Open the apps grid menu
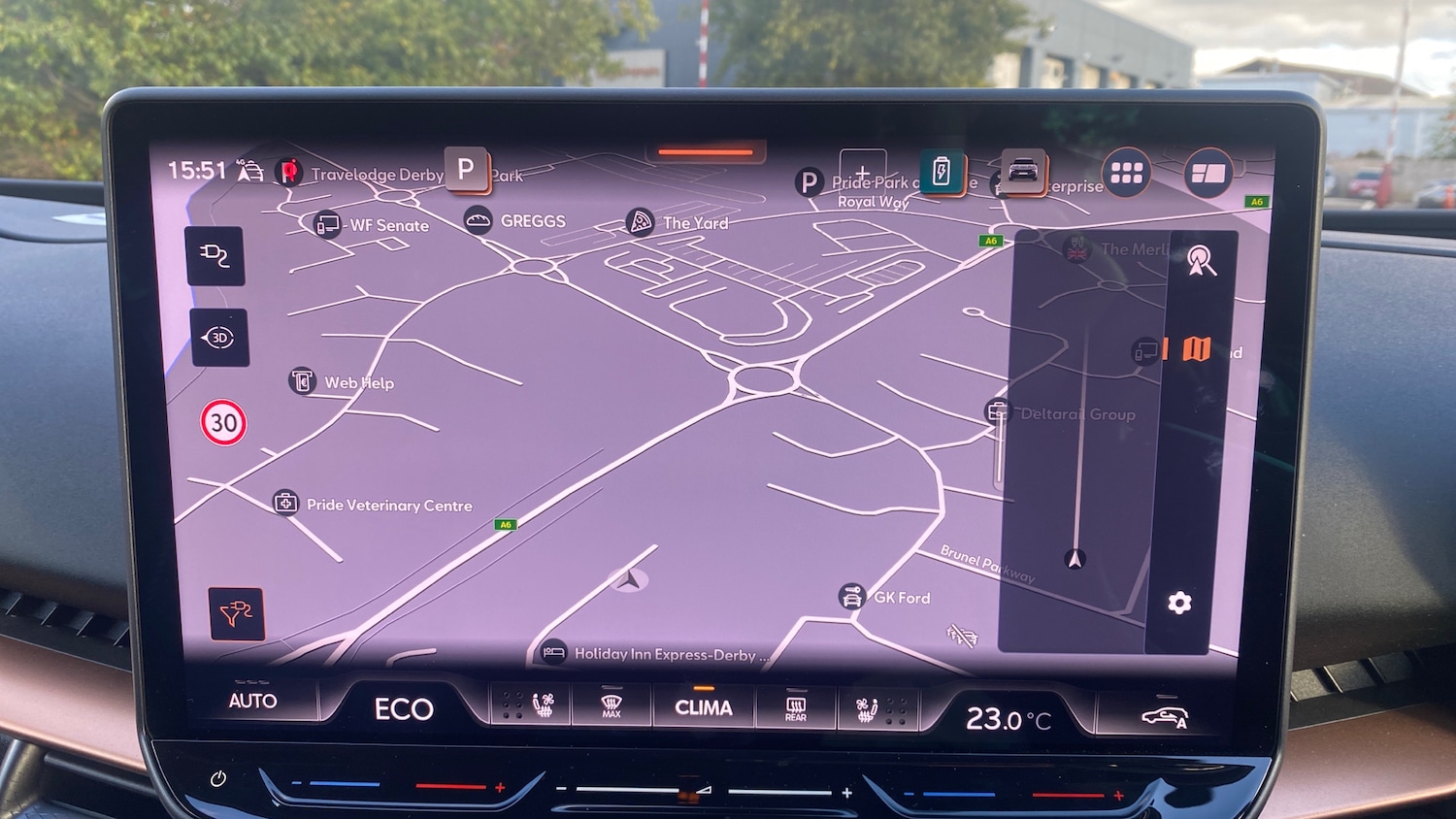 pyautogui.click(x=1126, y=173)
